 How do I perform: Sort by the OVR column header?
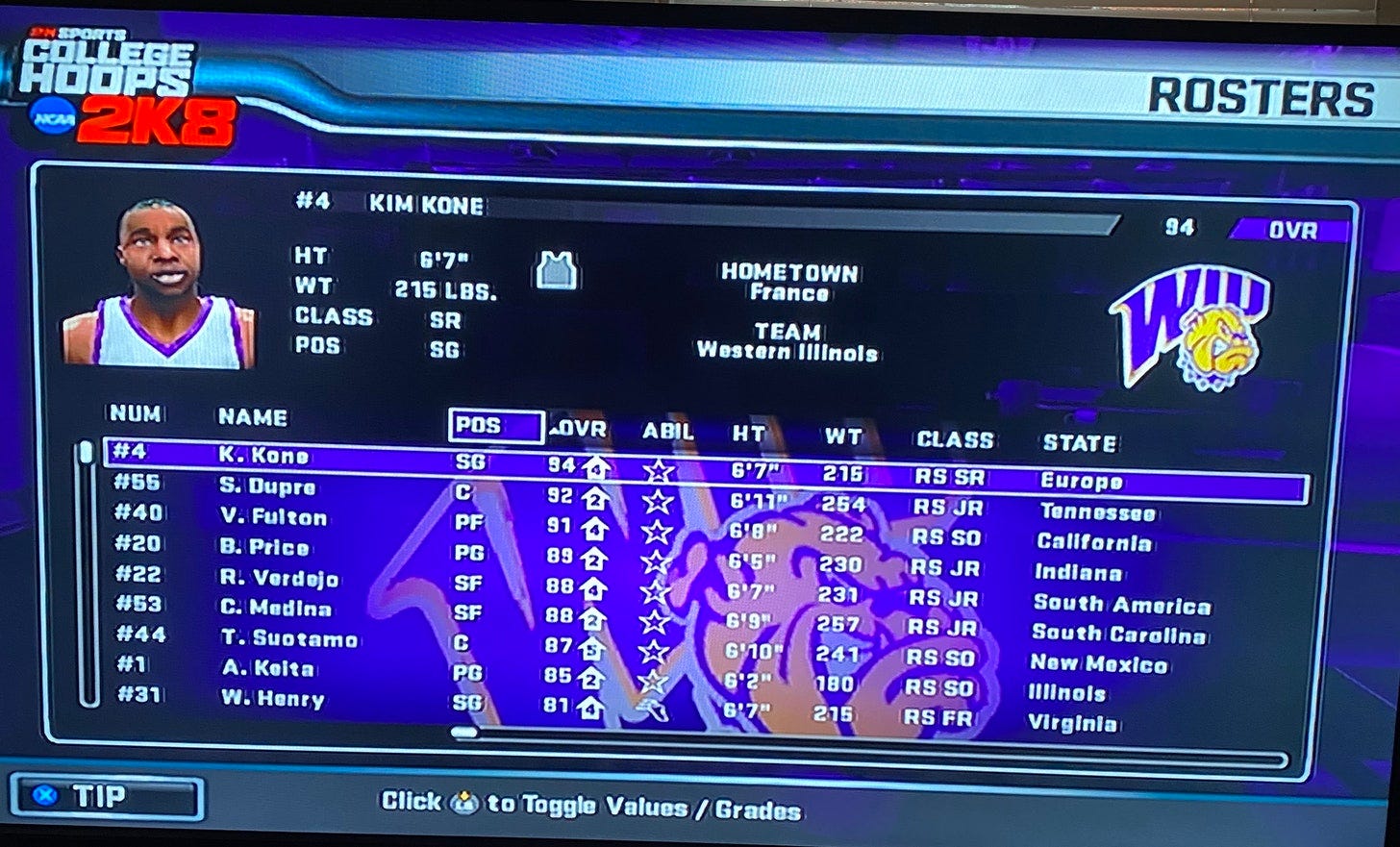click(x=579, y=430)
